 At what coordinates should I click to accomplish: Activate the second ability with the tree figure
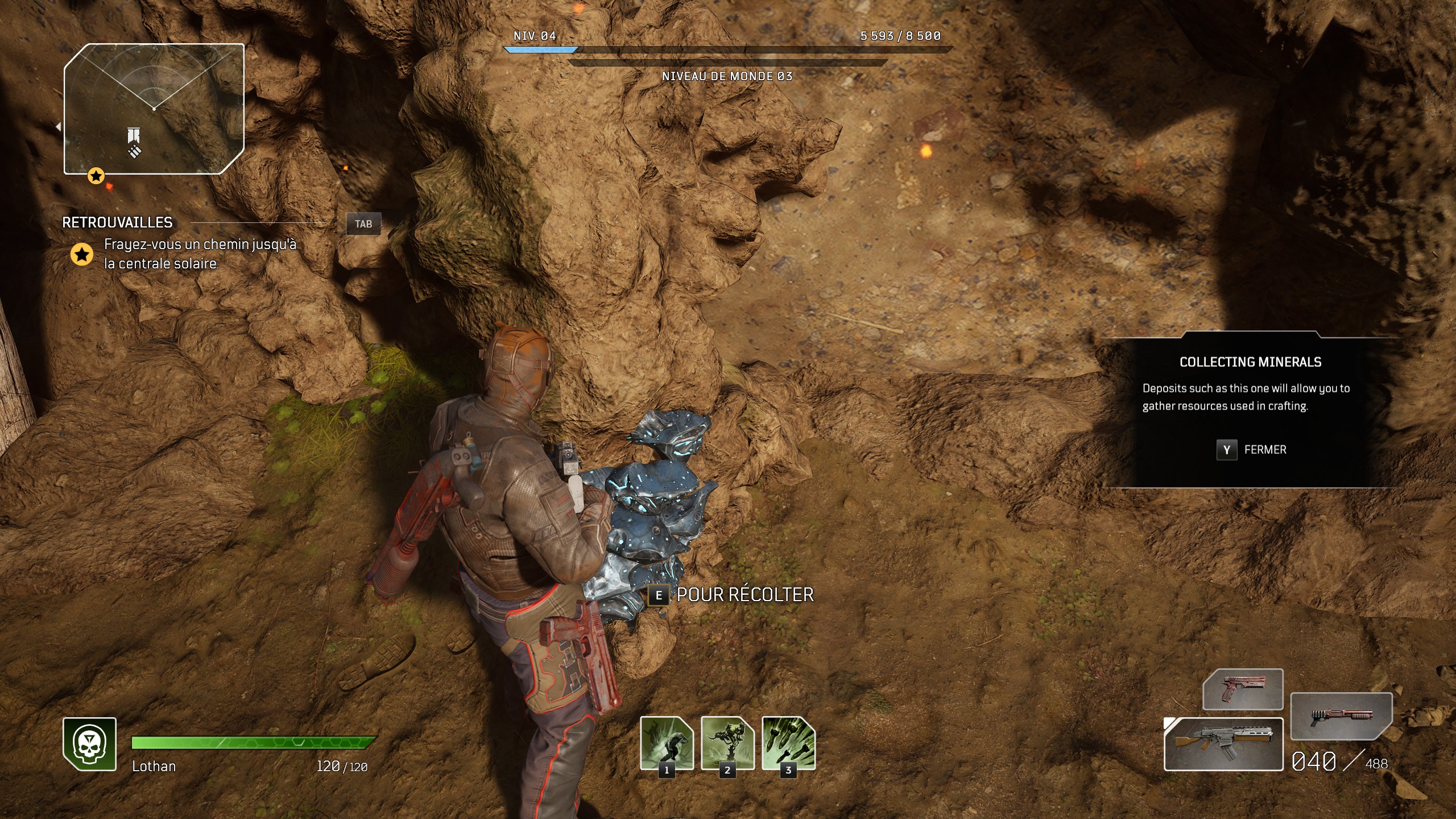(727, 743)
